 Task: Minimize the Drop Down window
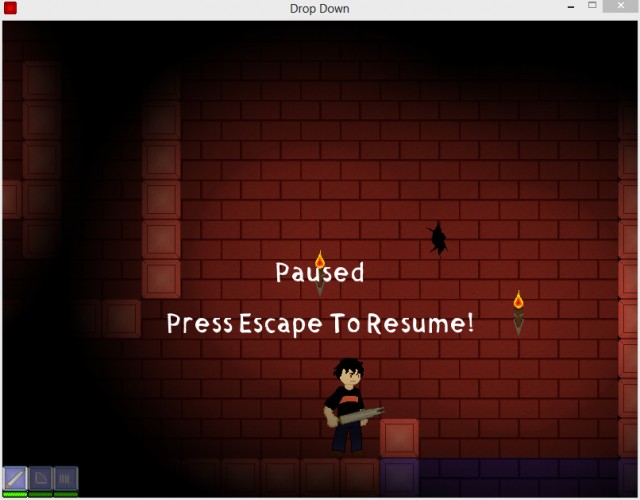point(569,8)
